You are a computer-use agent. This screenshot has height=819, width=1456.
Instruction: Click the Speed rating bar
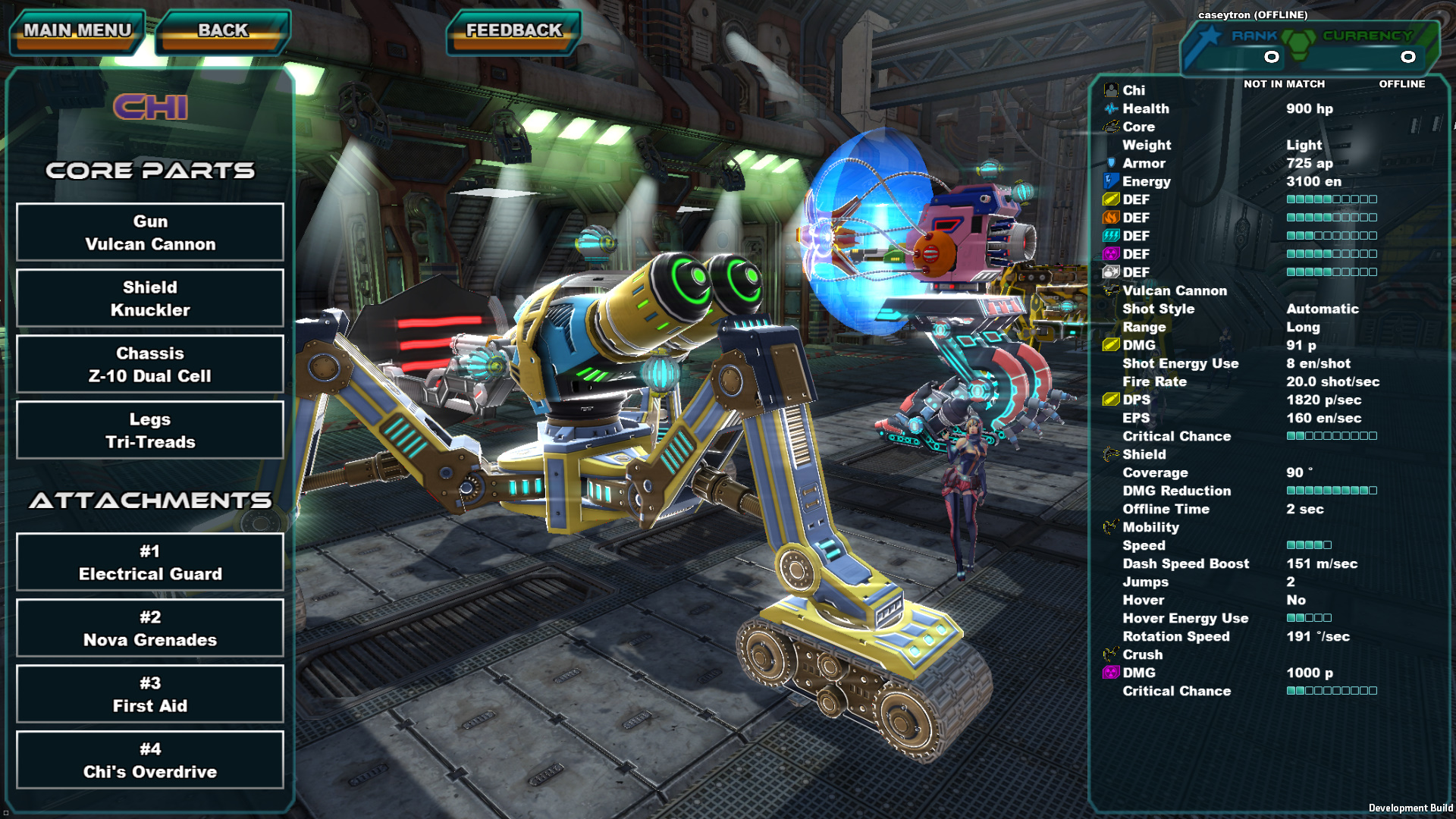click(x=1308, y=545)
